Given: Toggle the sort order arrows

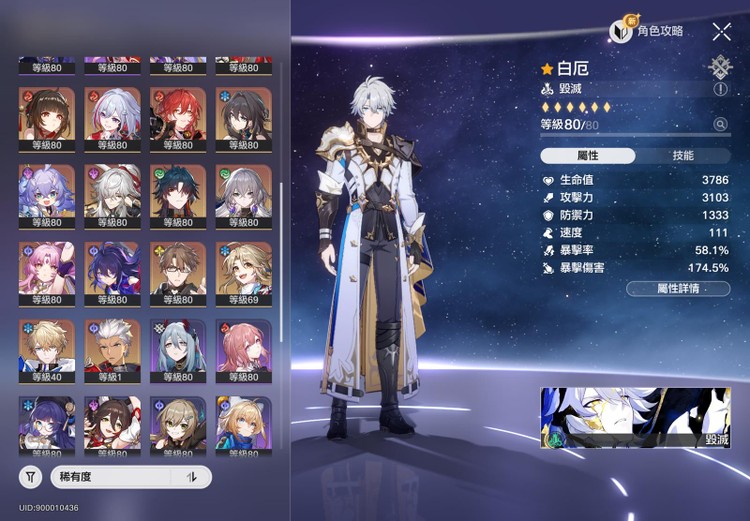Looking at the screenshot, I should (x=192, y=477).
